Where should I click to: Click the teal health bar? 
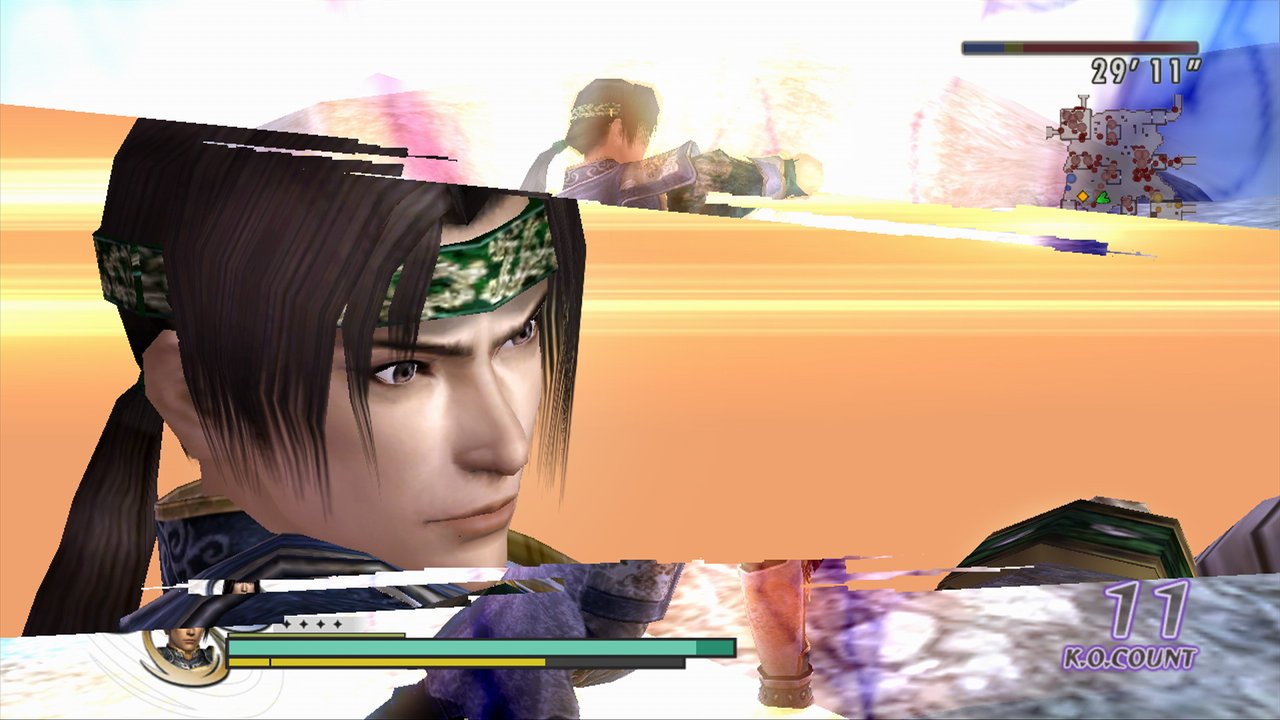tap(450, 646)
